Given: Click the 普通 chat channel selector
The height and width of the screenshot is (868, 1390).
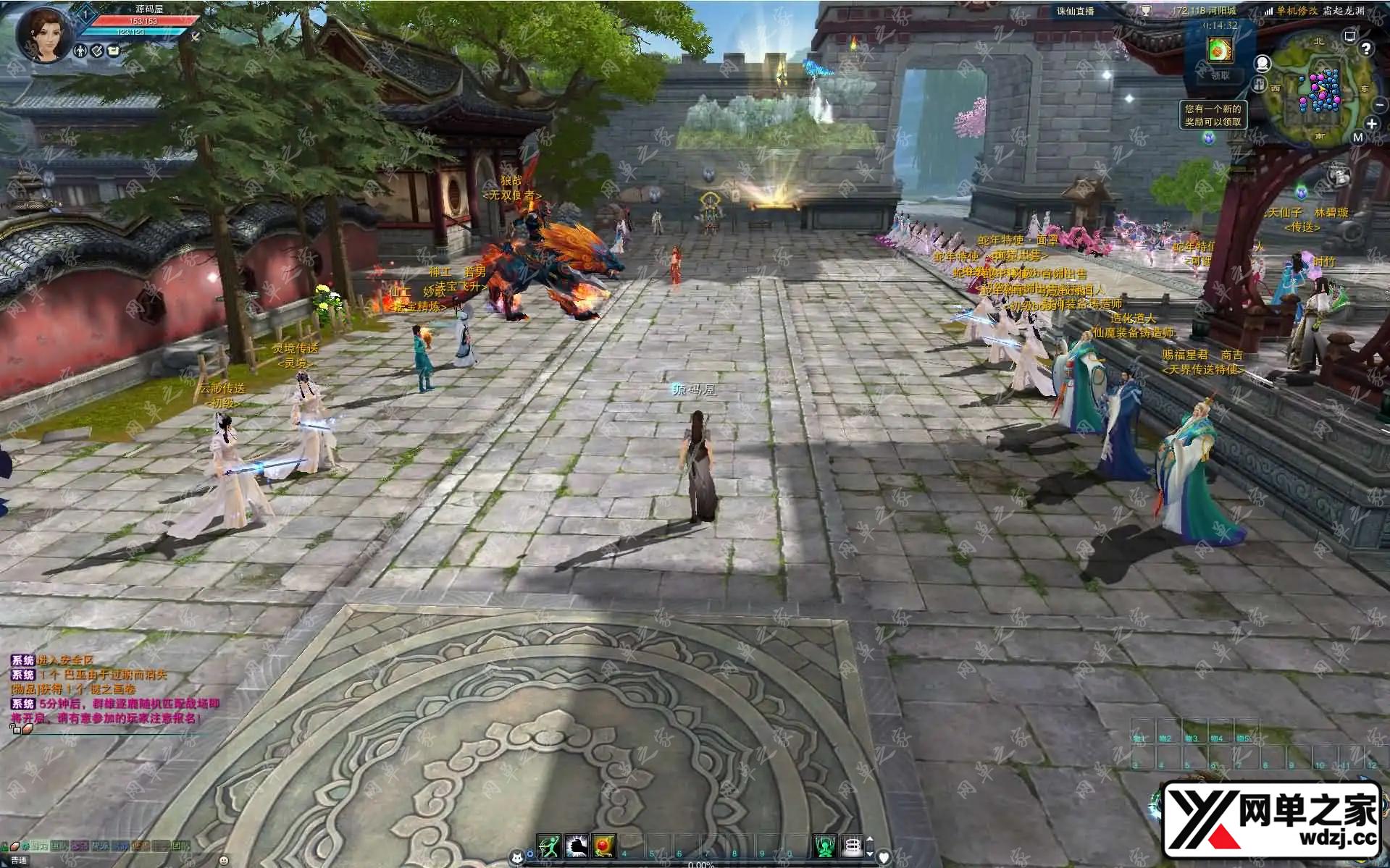Looking at the screenshot, I should tap(19, 860).
